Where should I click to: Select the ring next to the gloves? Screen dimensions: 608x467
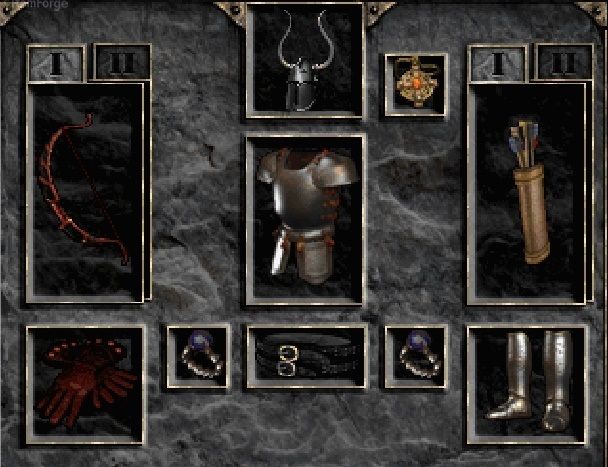pos(198,354)
